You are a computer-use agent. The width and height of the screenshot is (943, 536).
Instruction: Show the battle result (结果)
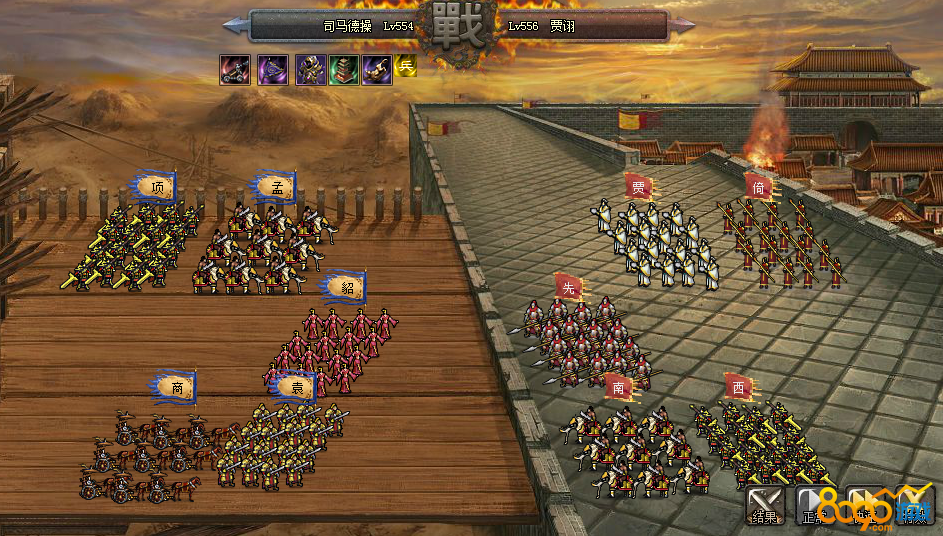[x=765, y=503]
